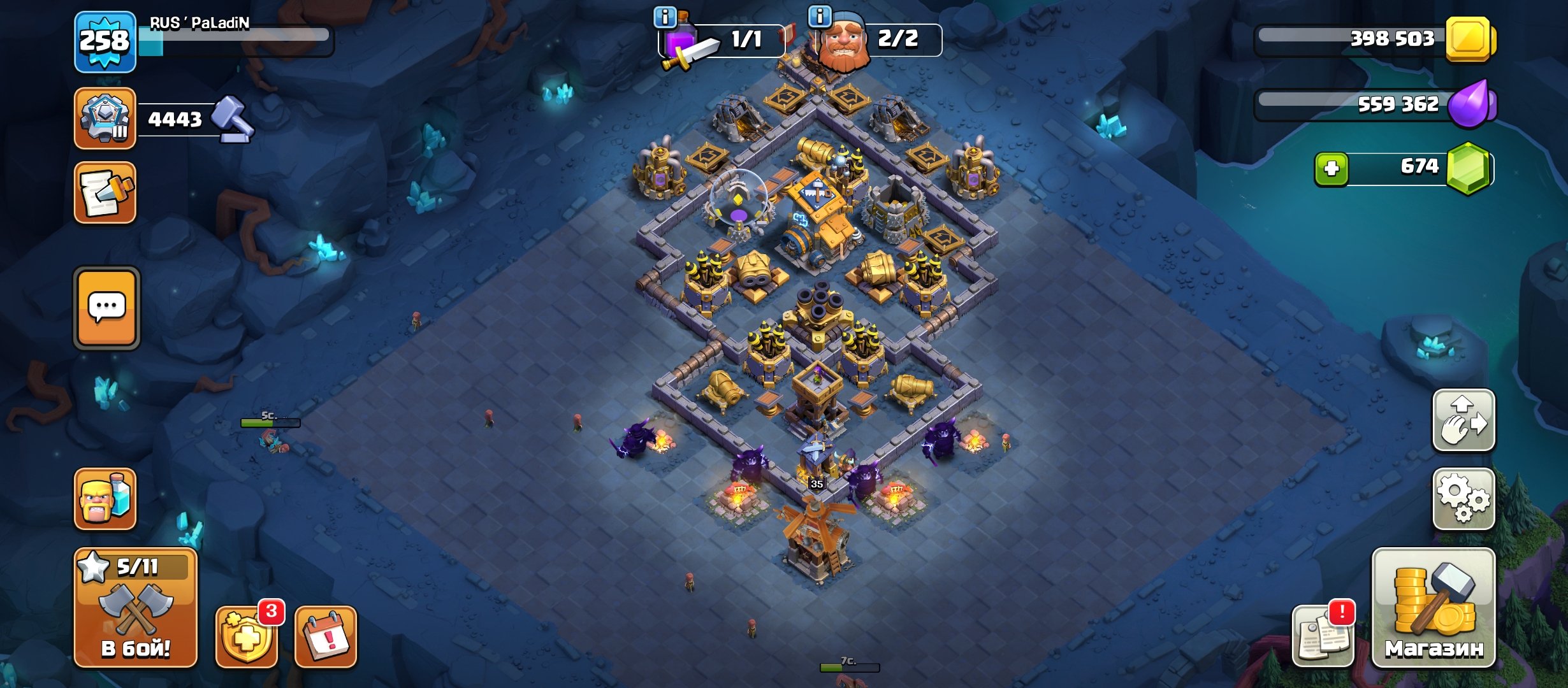The width and height of the screenshot is (1568, 688).
Task: Open the league trophy badge
Action: 105,118
